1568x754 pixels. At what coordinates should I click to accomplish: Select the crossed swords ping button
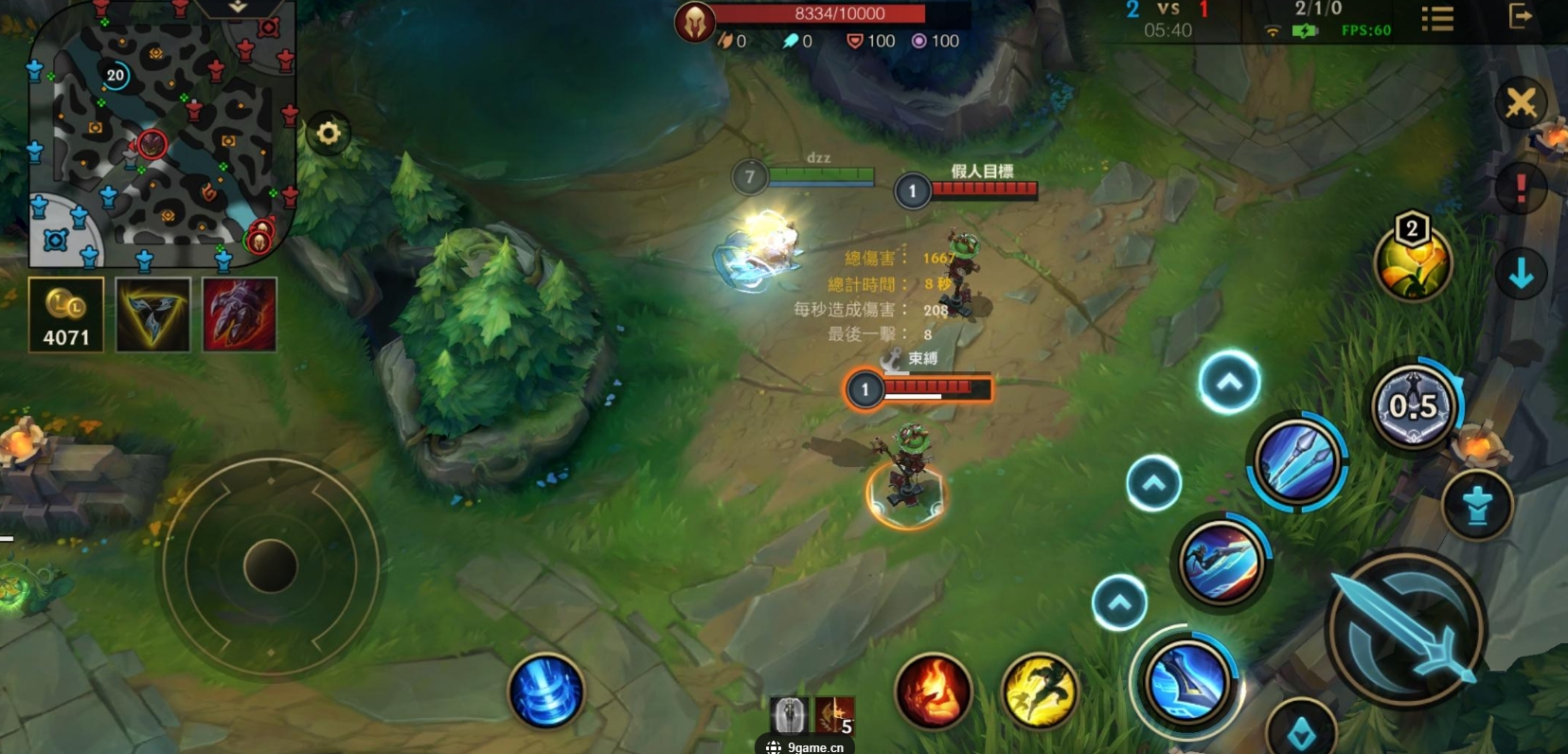point(1521,102)
